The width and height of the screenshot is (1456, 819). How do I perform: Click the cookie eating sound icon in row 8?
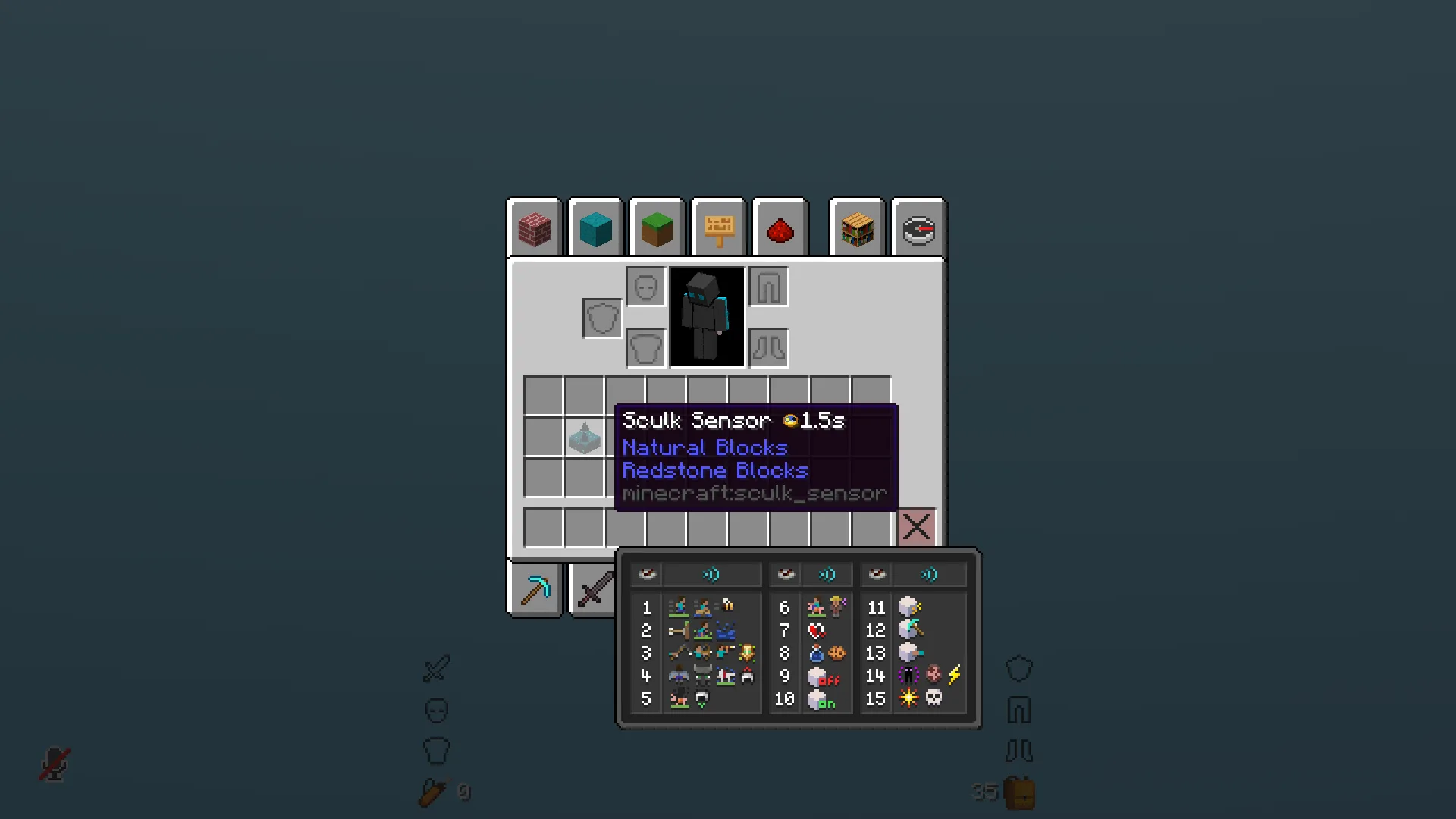point(837,654)
